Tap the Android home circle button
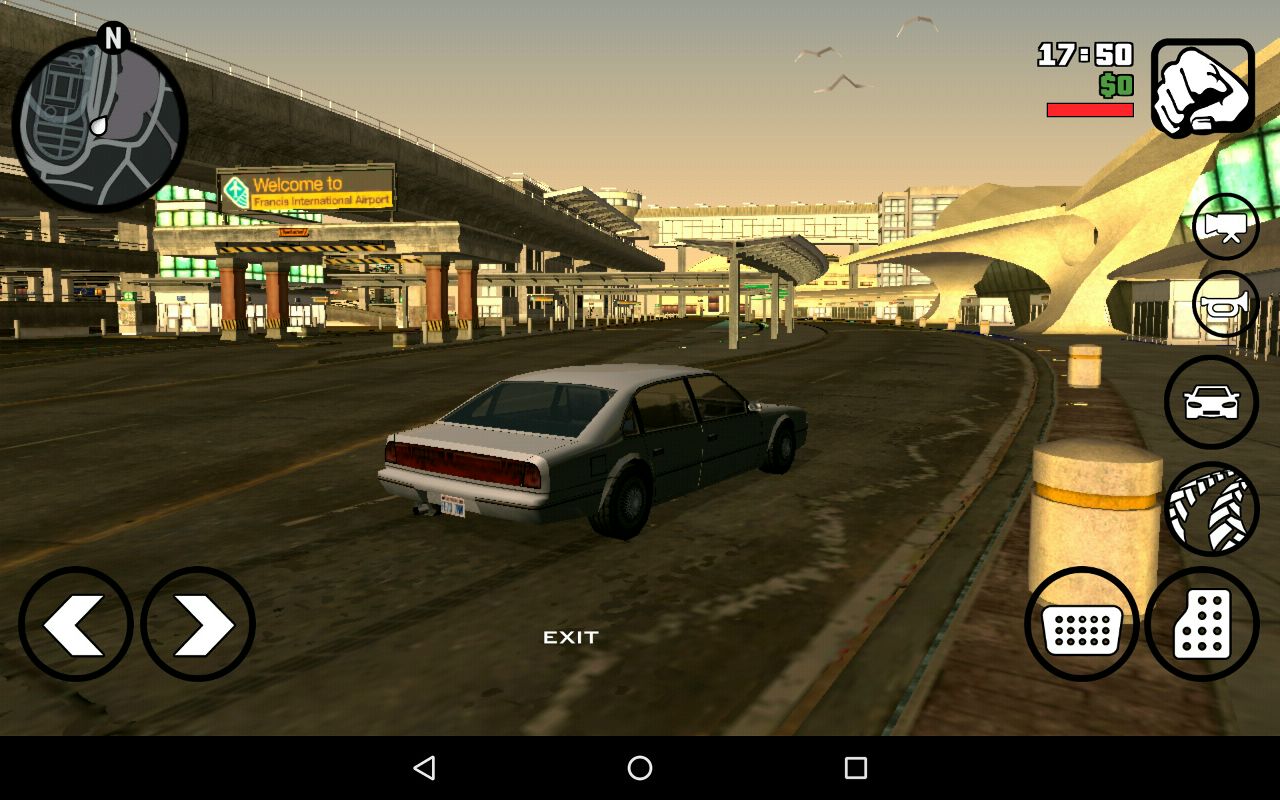The height and width of the screenshot is (800, 1280). click(x=640, y=768)
